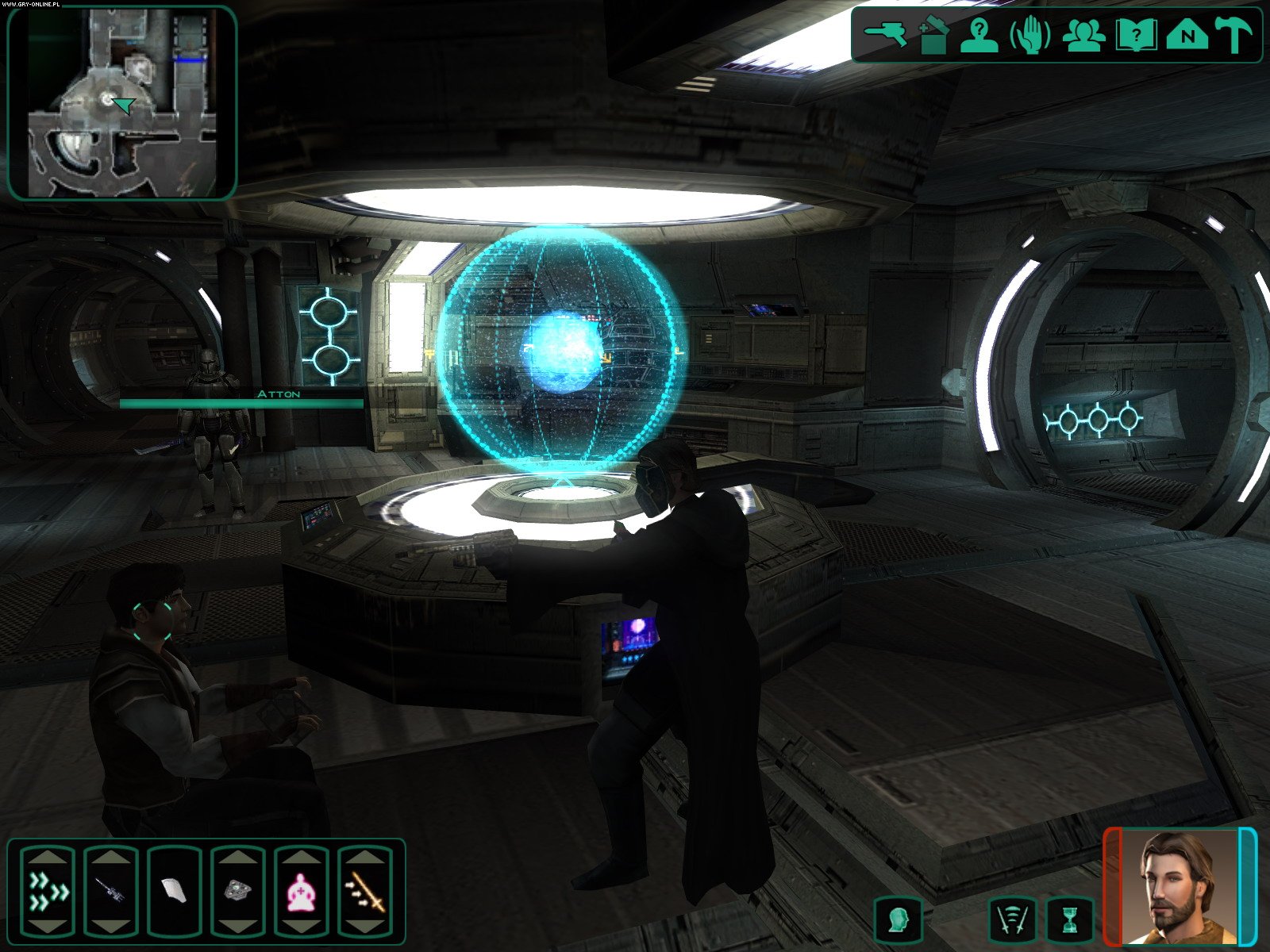This screenshot has height=952, width=1270.
Task: Click the minimap of the ship
Action: (122, 103)
